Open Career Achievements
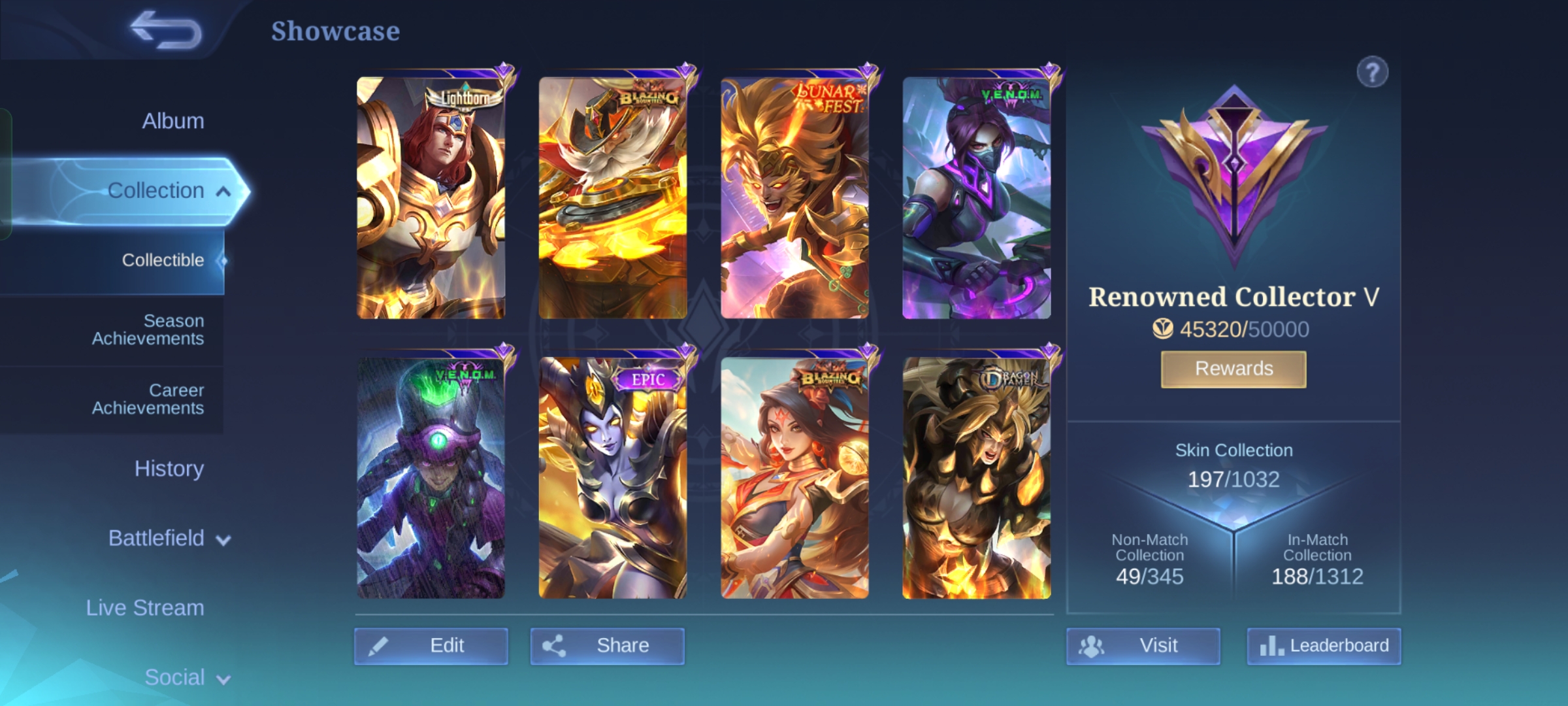This screenshot has width=1568, height=706. [148, 399]
